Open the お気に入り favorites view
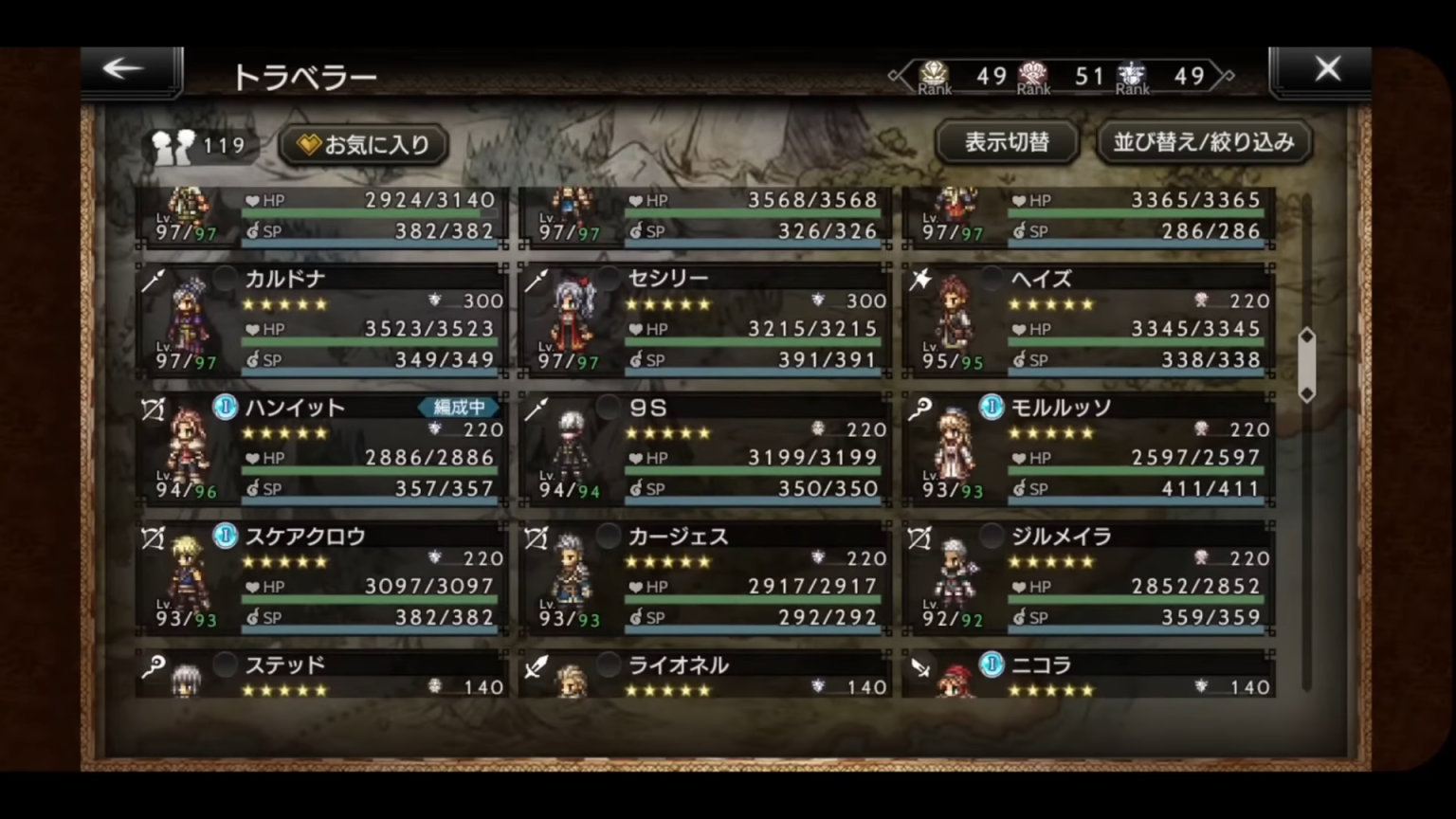 pyautogui.click(x=361, y=143)
